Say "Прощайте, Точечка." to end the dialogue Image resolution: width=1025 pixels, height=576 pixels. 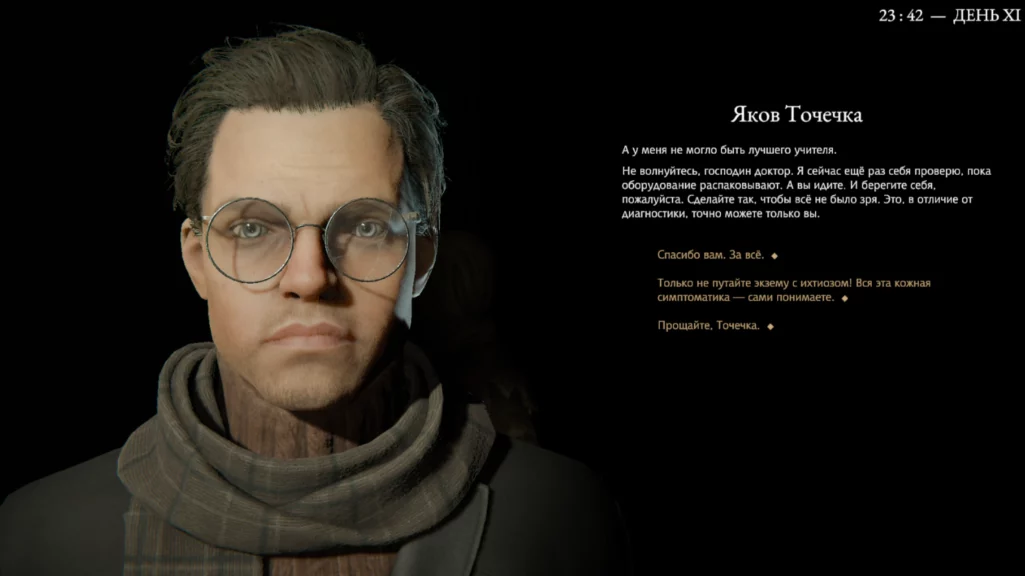[x=709, y=326]
